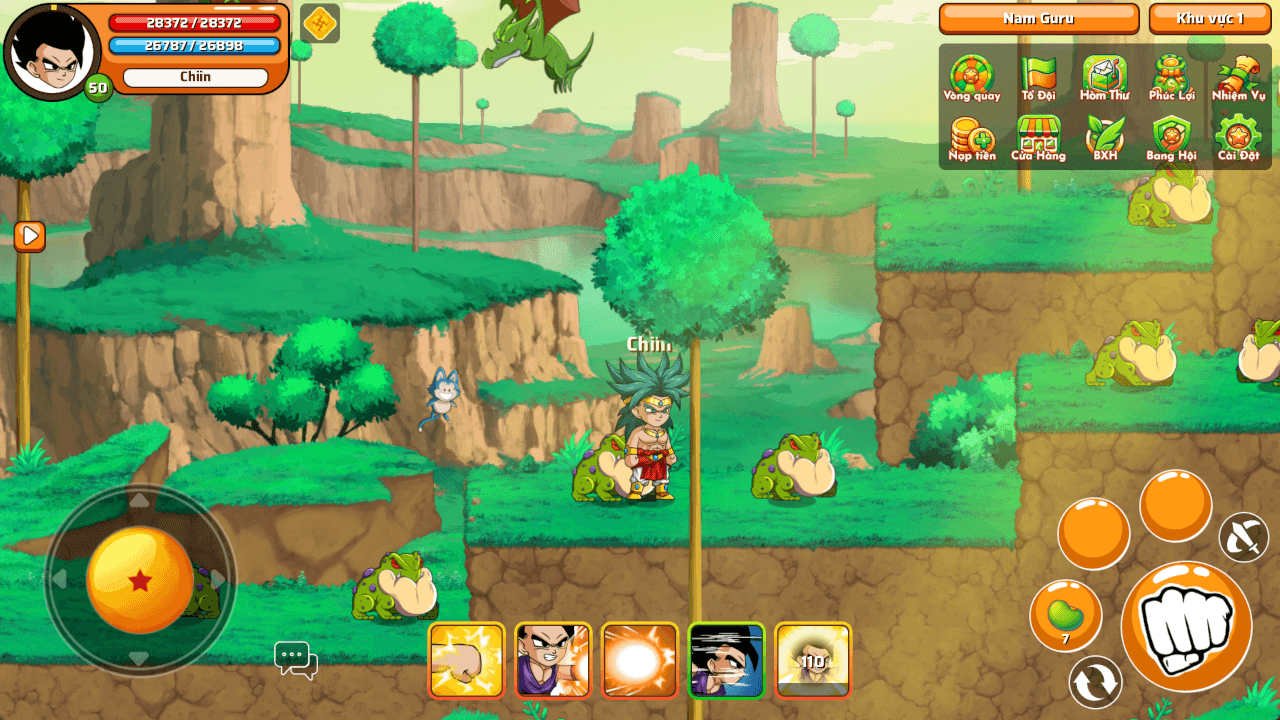The width and height of the screenshot is (1280, 720).
Task: Toggle the crossed-out sword button
Action: click(x=1244, y=537)
